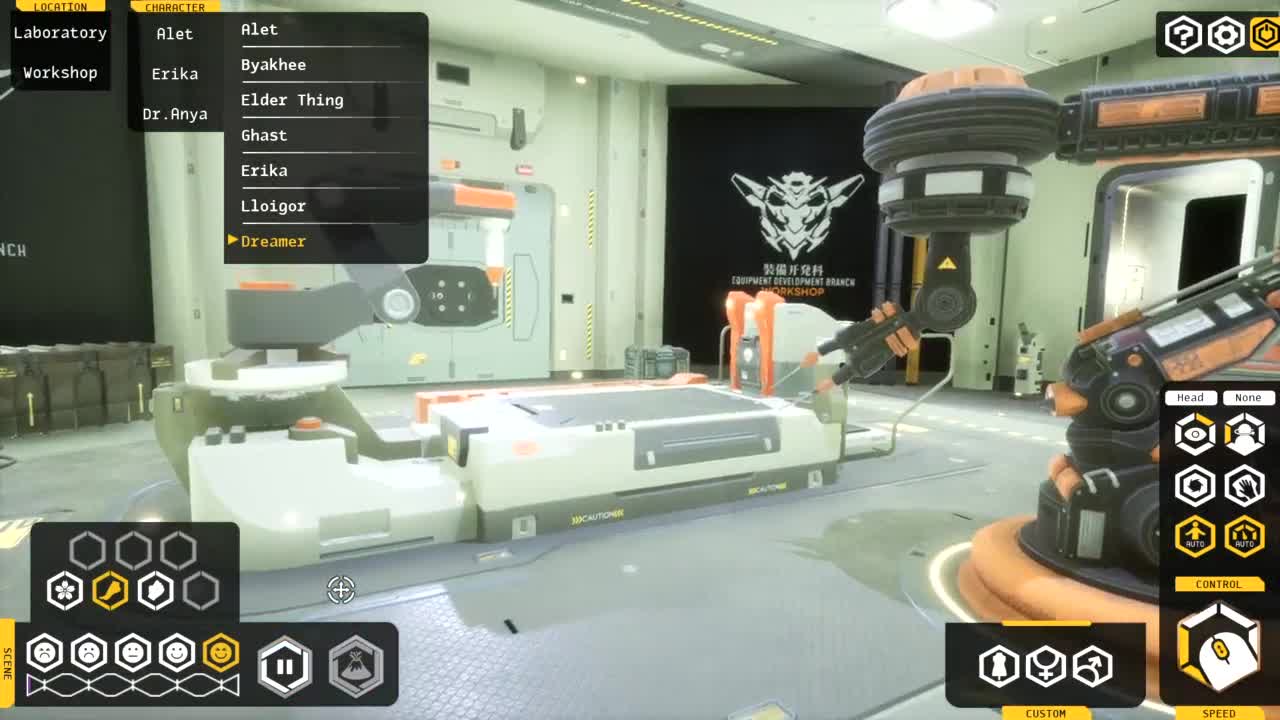The width and height of the screenshot is (1280, 720).
Task: Switch location to Workshop
Action: point(60,73)
